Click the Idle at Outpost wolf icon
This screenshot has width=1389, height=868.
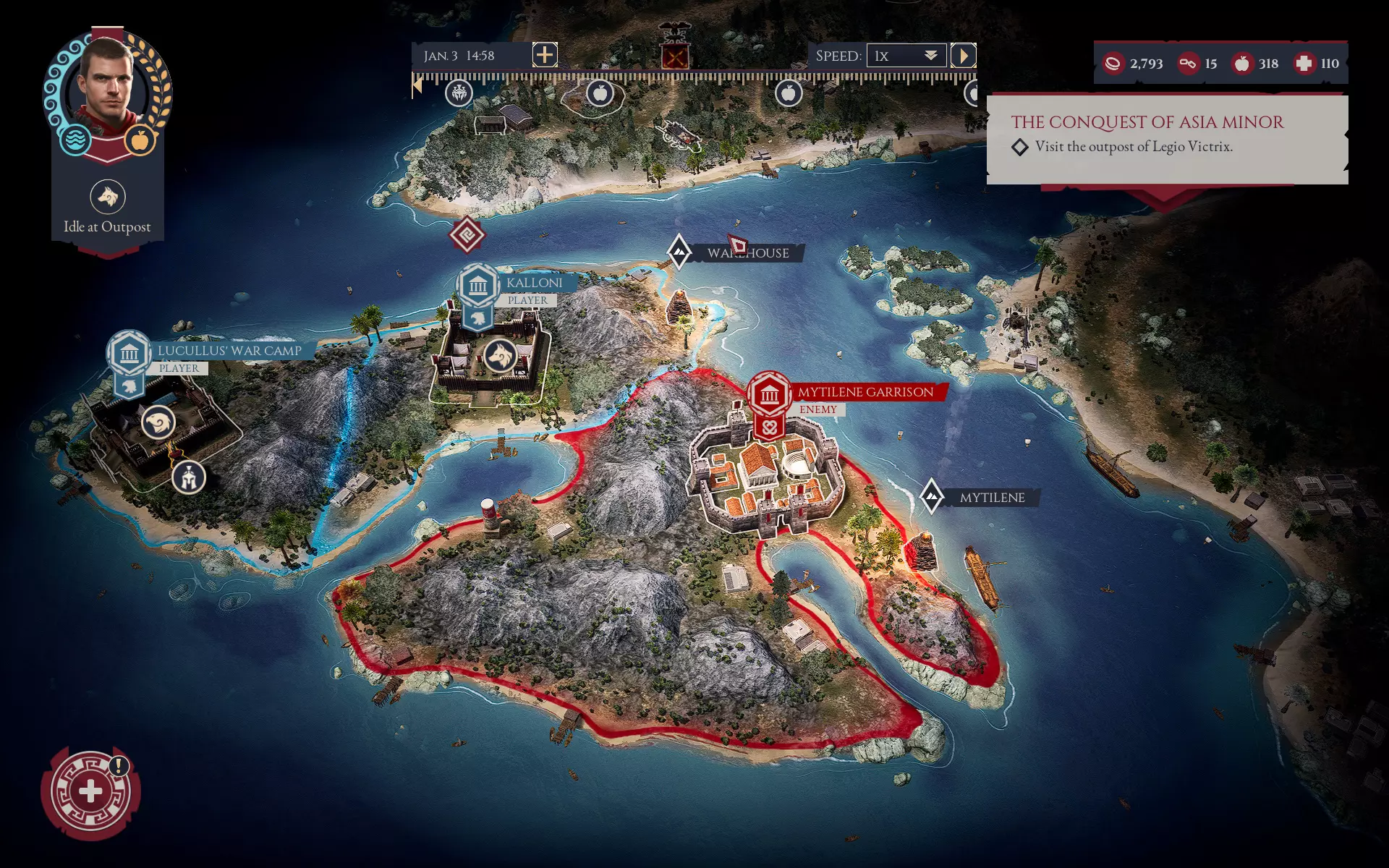108,197
